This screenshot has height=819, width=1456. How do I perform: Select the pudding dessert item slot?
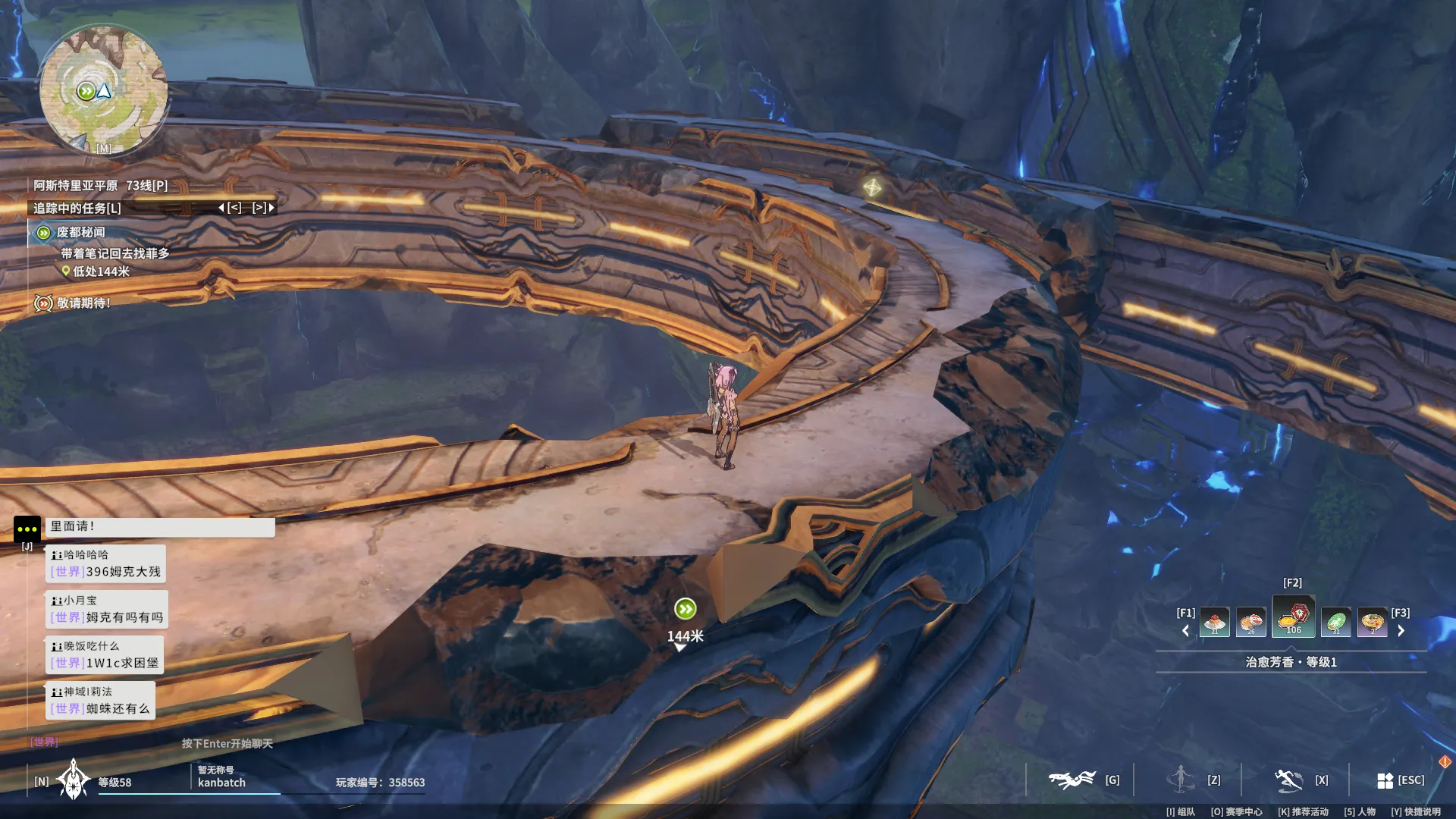(1214, 623)
